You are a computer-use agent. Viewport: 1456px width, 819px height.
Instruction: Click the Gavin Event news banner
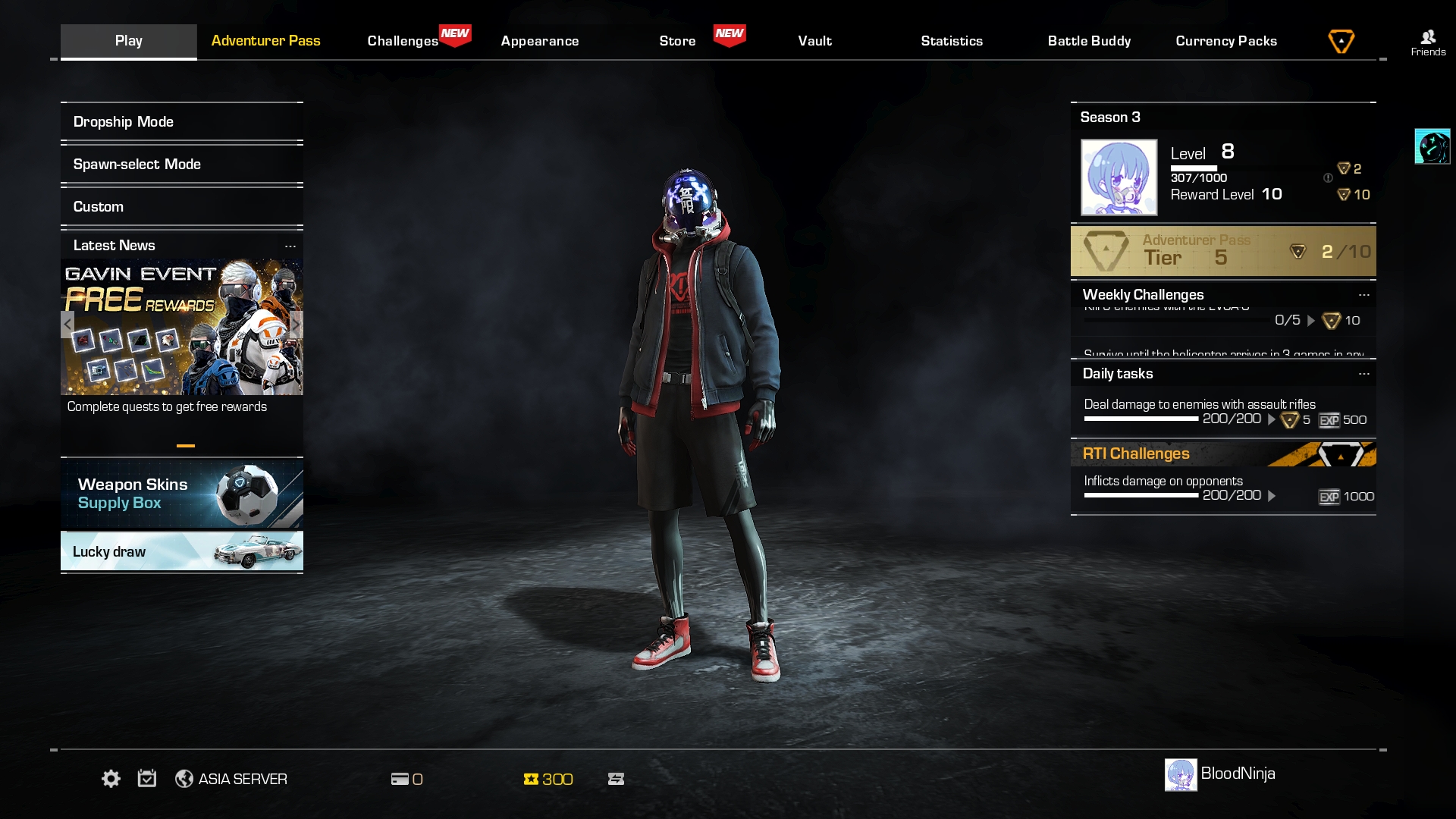[x=182, y=327]
